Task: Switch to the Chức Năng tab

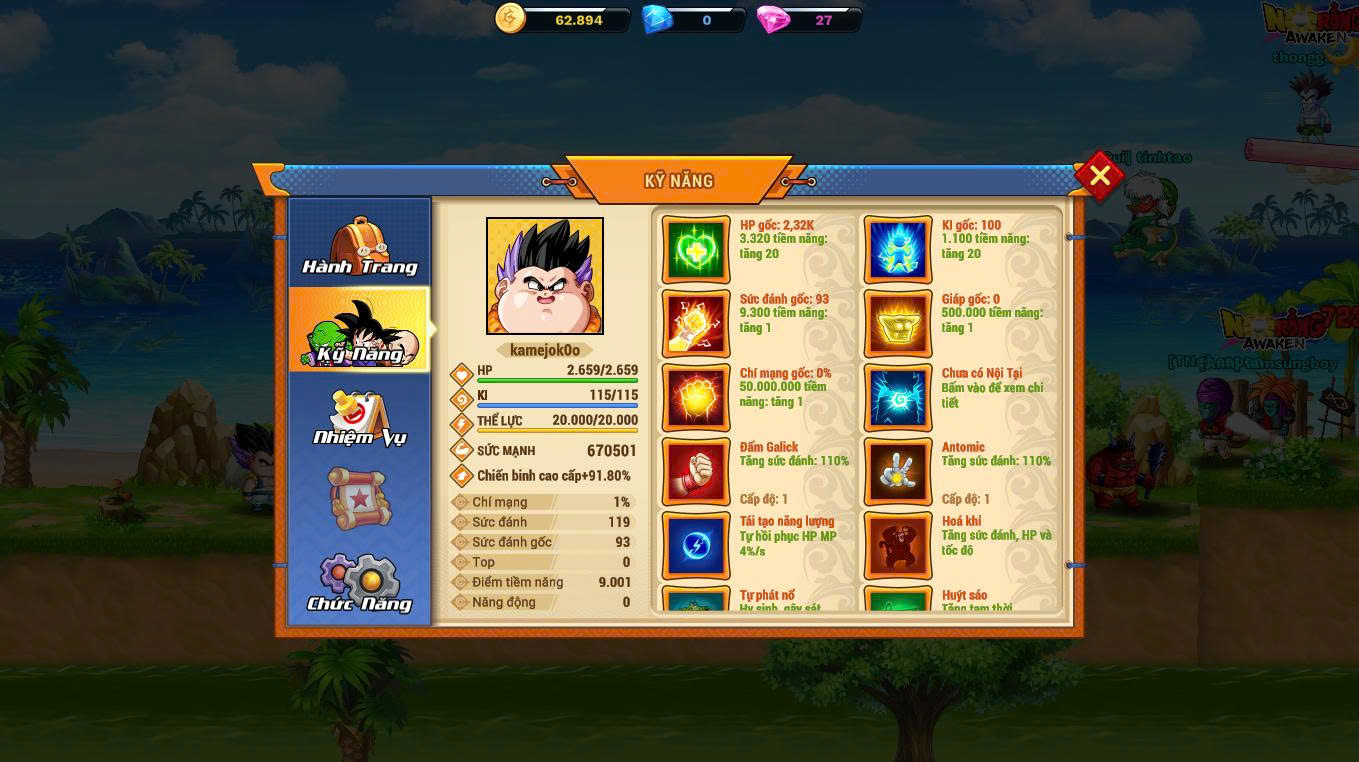Action: coord(359,583)
